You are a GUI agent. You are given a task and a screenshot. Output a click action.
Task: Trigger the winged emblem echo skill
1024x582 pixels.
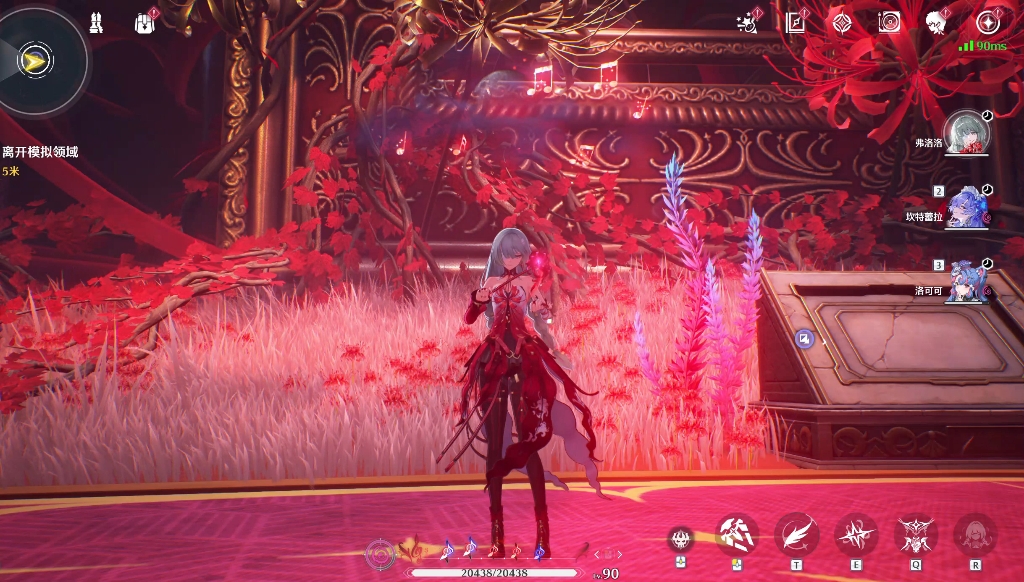pos(915,534)
